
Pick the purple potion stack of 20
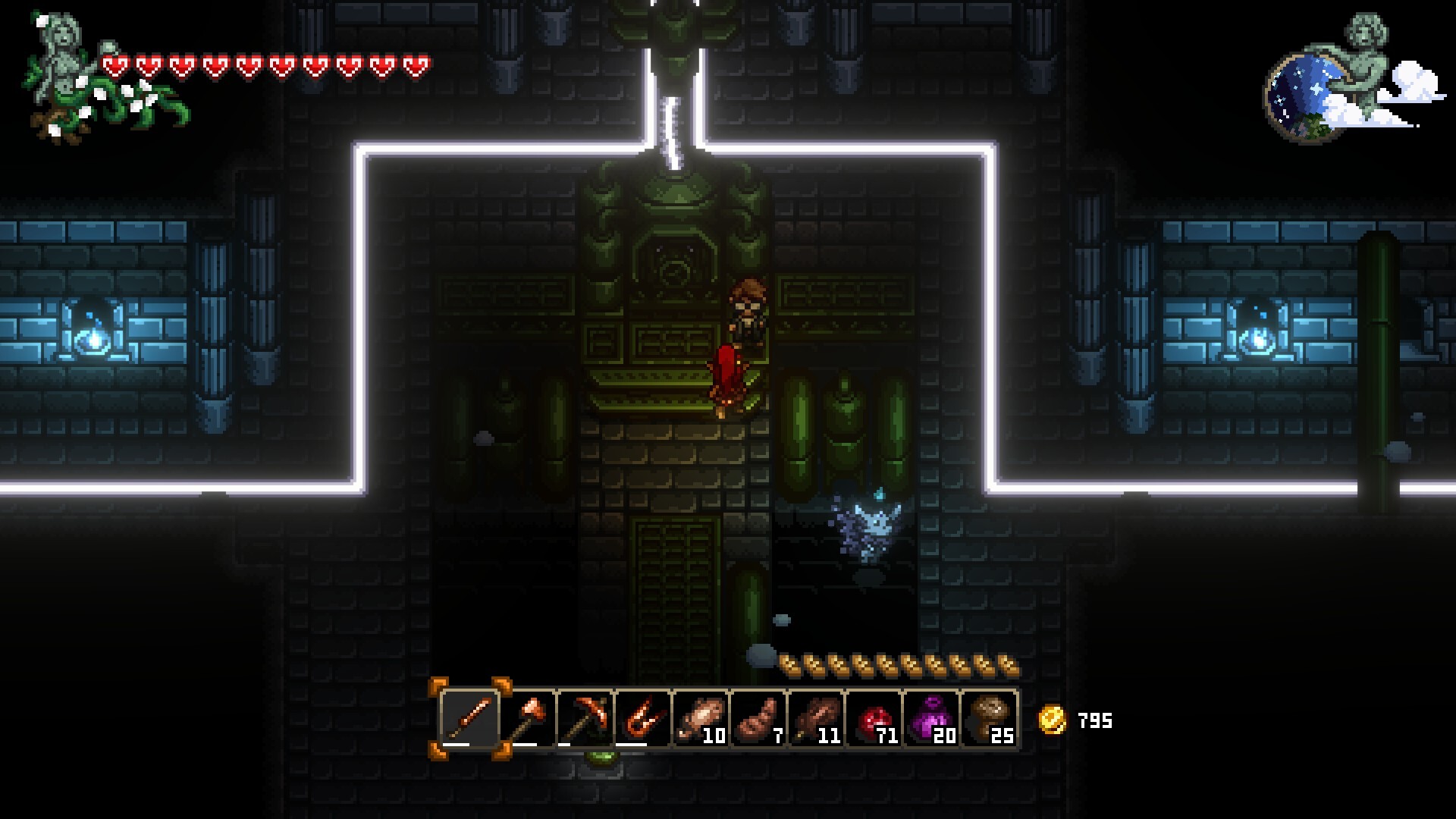932,717
